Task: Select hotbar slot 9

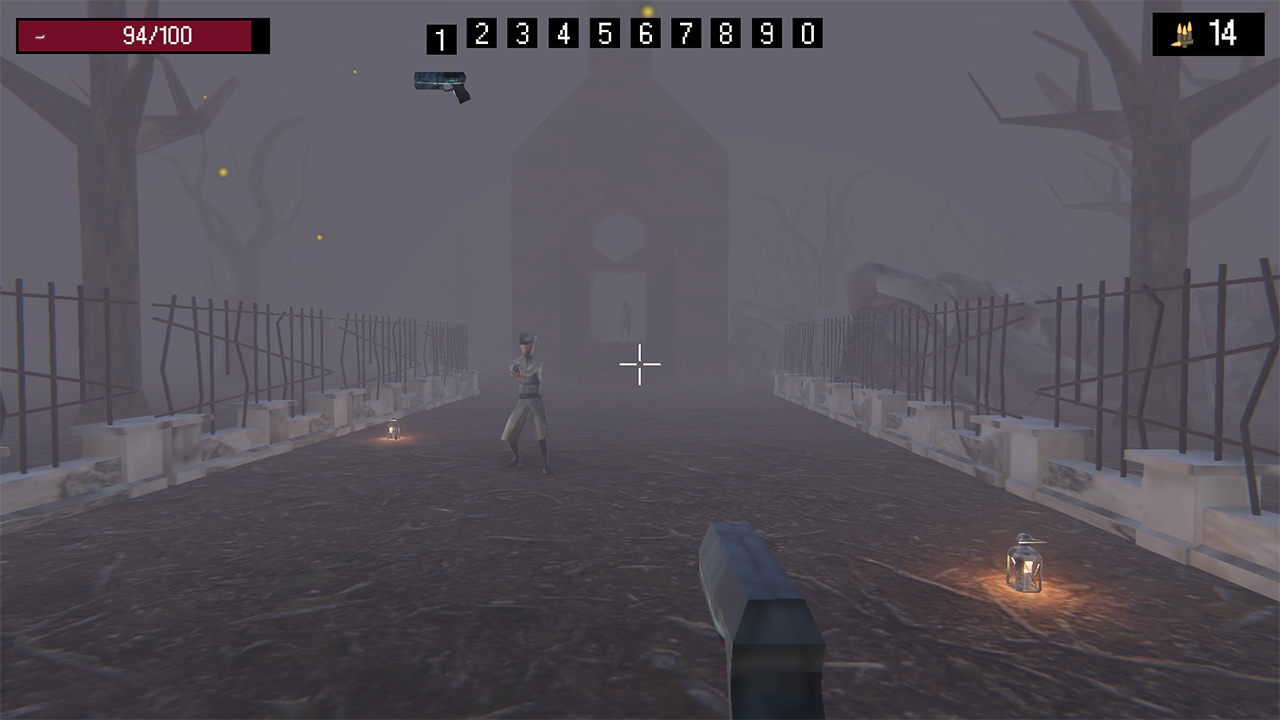Action: 766,33
